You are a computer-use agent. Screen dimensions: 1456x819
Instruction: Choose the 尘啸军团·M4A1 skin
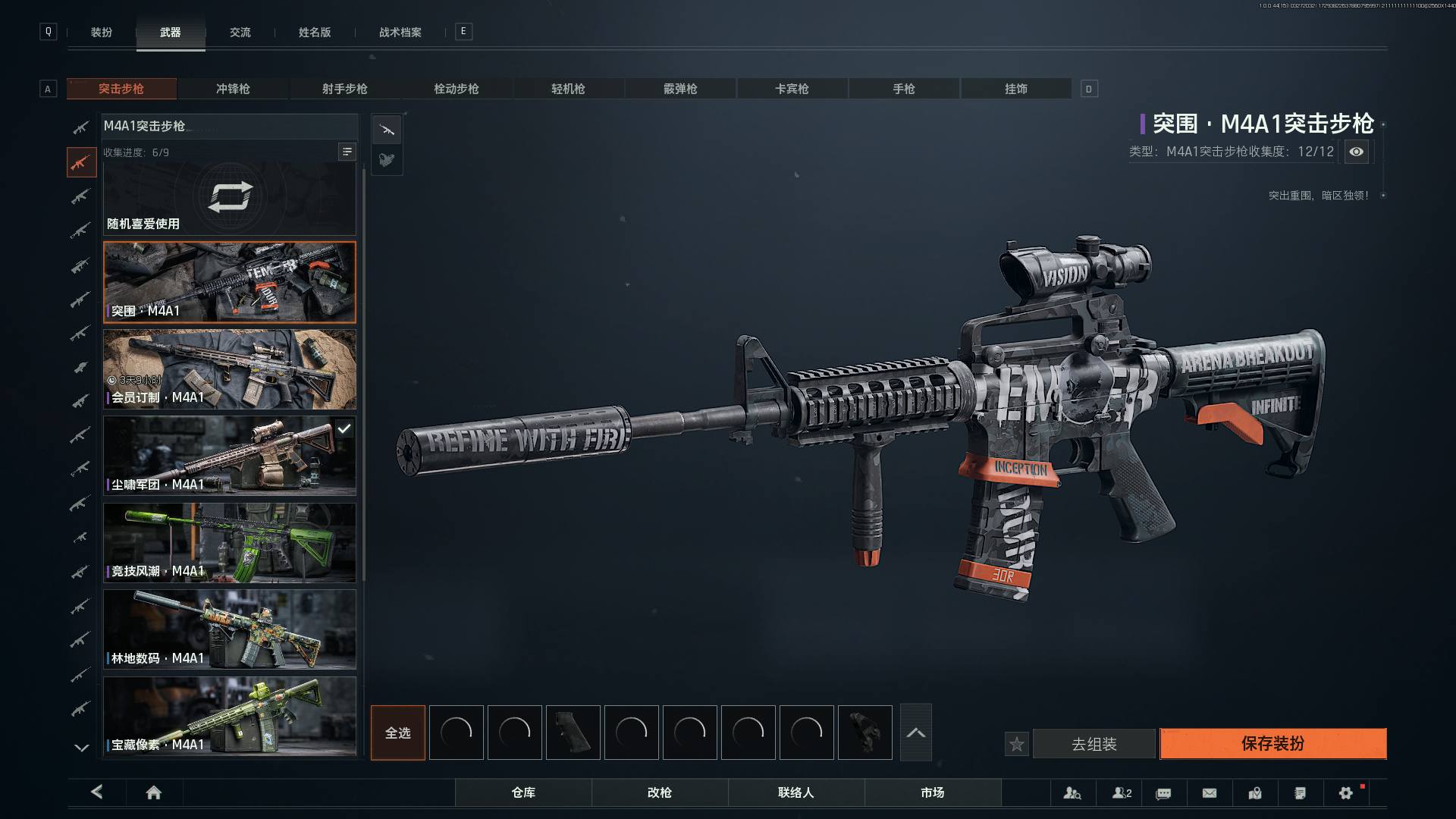point(229,456)
